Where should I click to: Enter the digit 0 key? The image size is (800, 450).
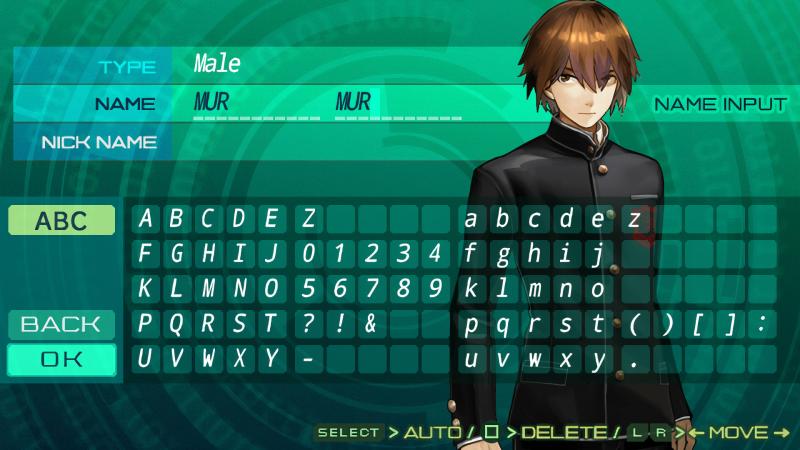click(x=309, y=254)
